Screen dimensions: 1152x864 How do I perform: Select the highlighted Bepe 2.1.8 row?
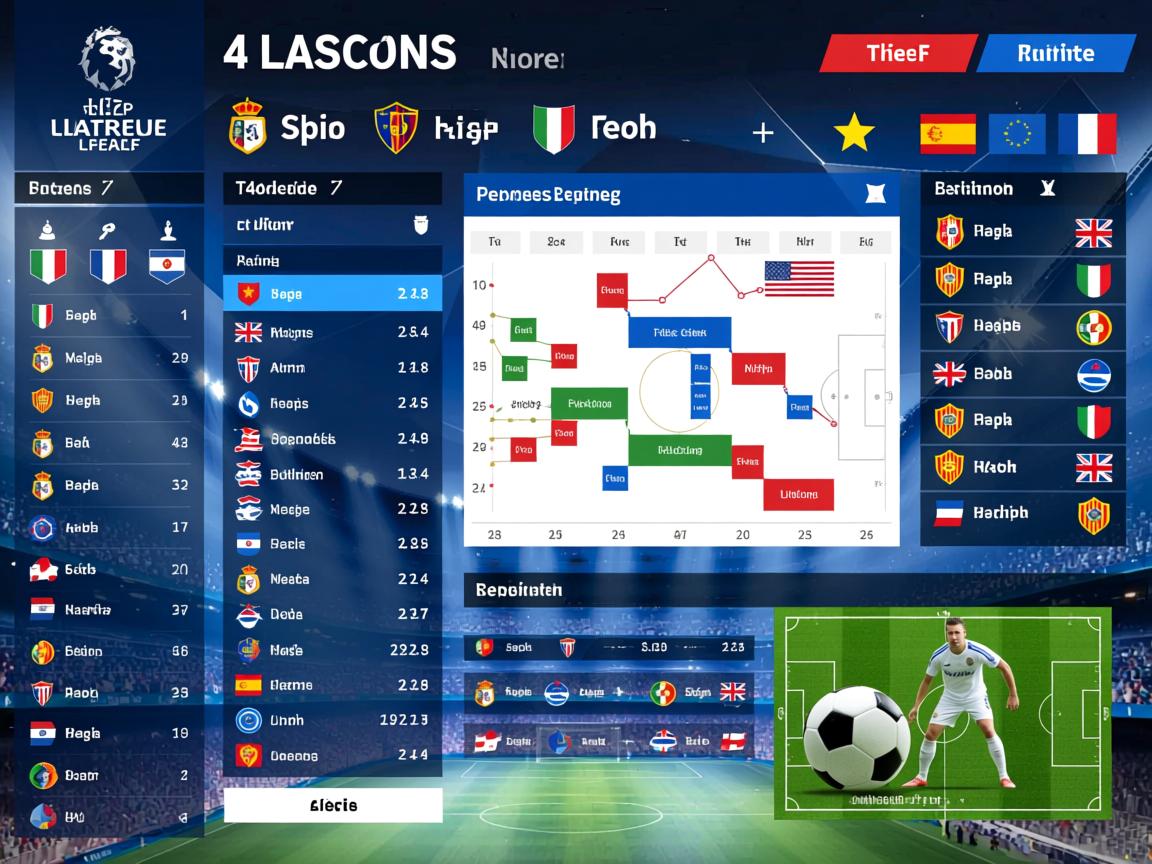pos(332,294)
